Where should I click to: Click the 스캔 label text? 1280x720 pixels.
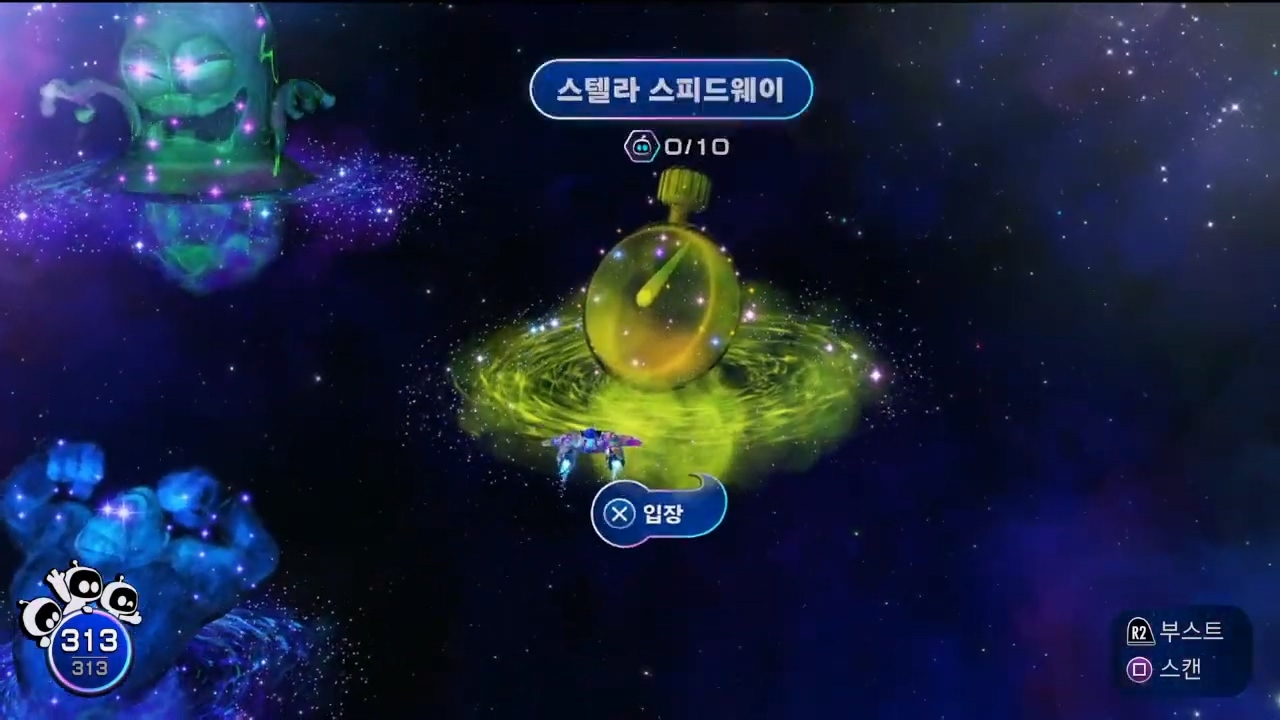1183,670
